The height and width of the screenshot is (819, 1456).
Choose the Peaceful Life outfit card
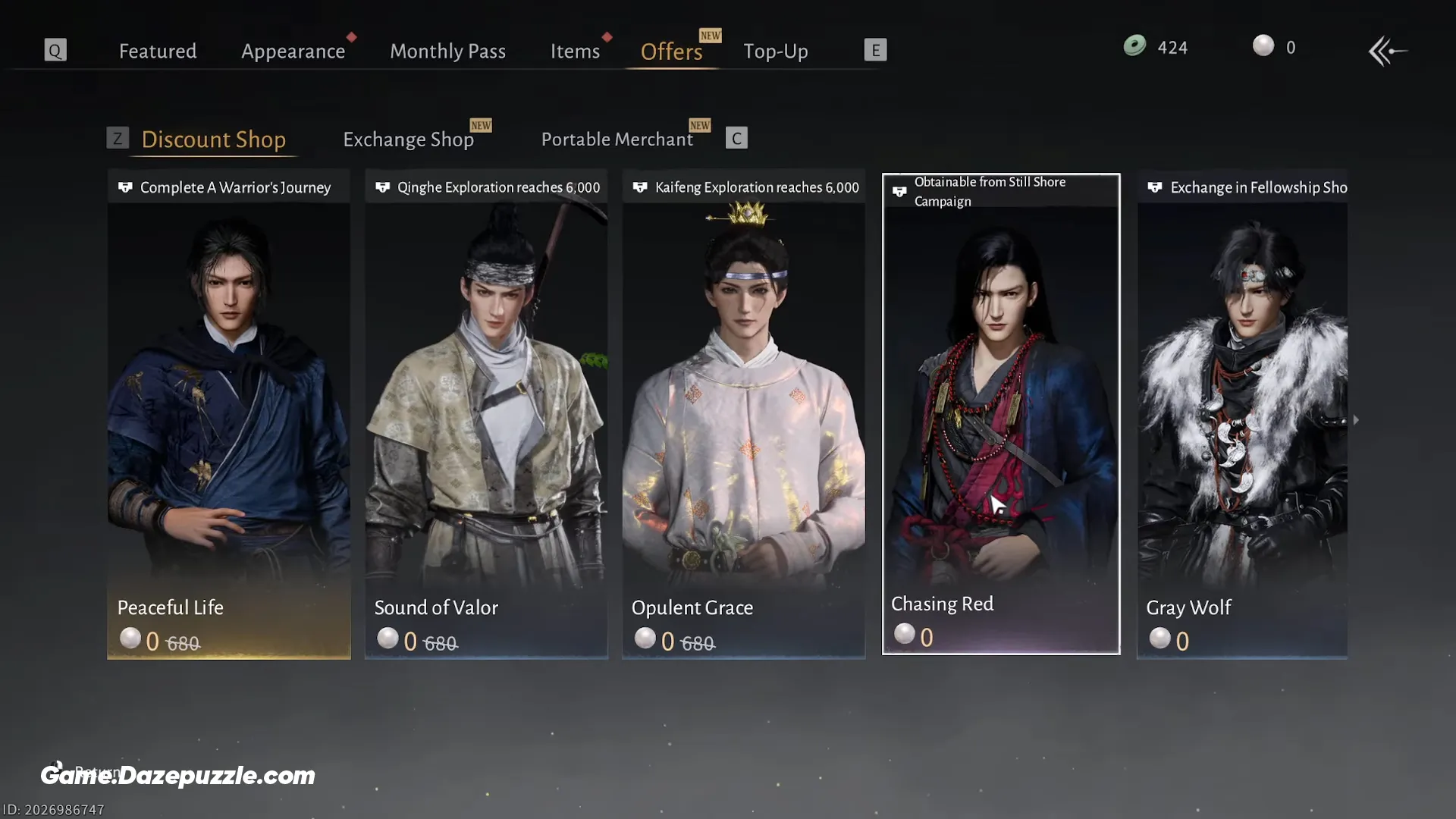point(228,413)
